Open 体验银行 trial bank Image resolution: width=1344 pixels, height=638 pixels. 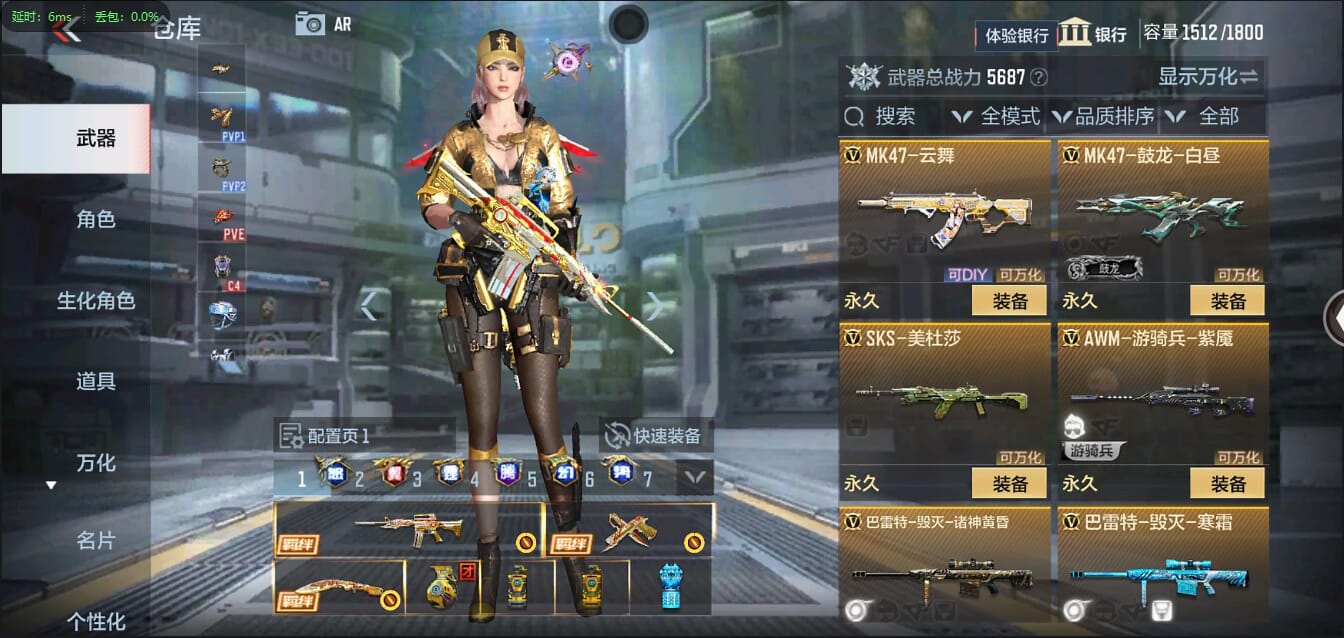(1016, 35)
